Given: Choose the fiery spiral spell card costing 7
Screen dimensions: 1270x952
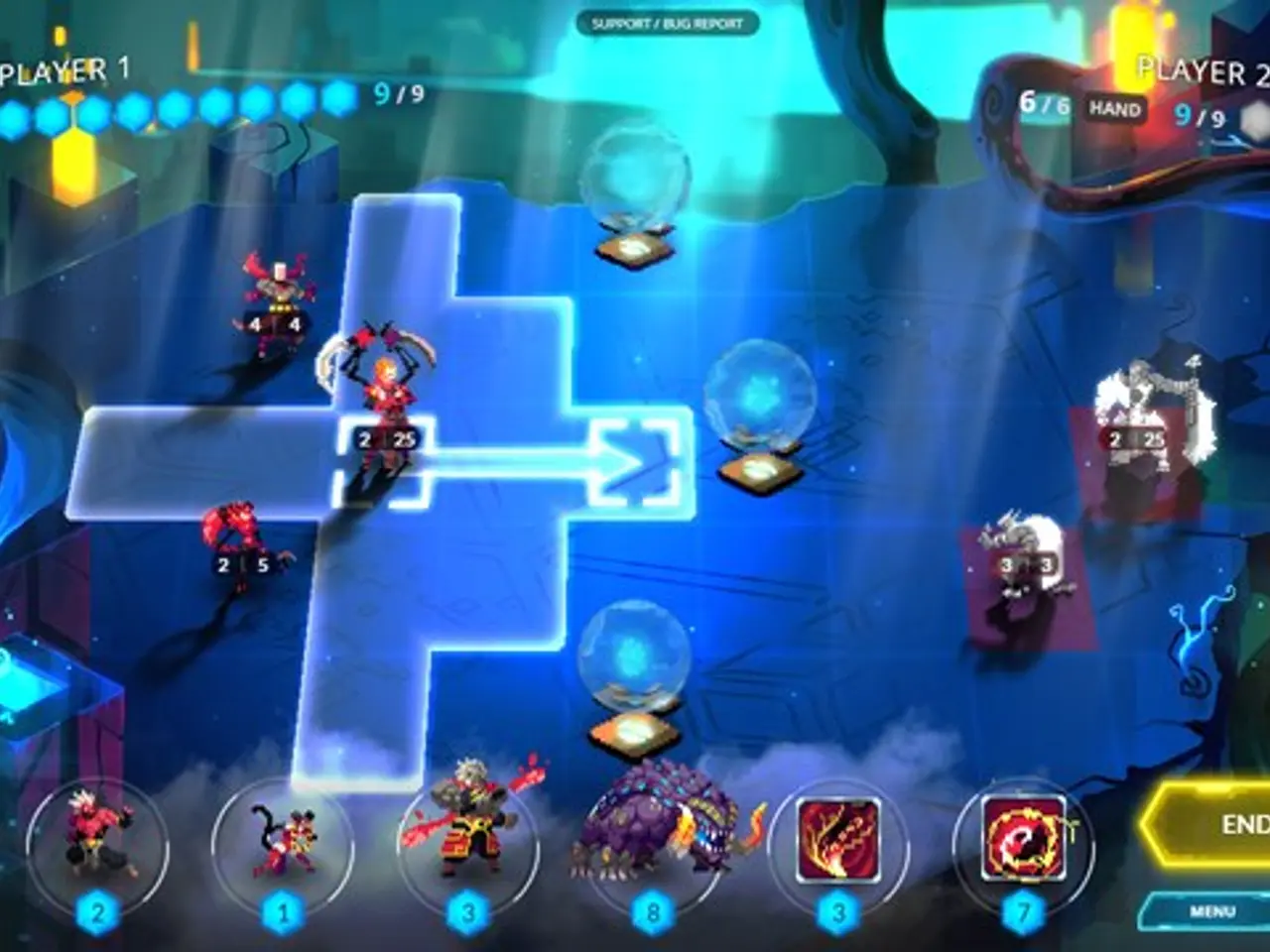Looking at the screenshot, I should coord(1023,841).
